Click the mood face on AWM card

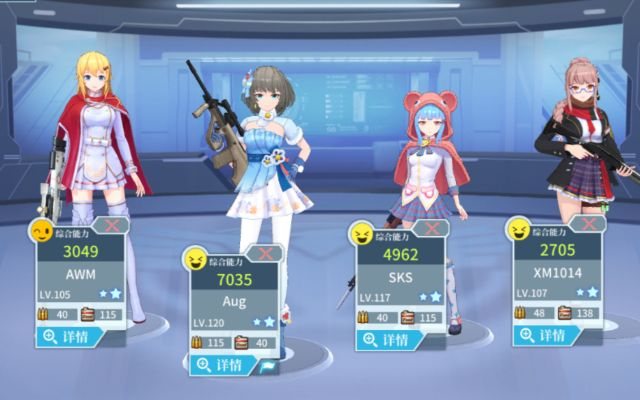pyautogui.click(x=42, y=231)
